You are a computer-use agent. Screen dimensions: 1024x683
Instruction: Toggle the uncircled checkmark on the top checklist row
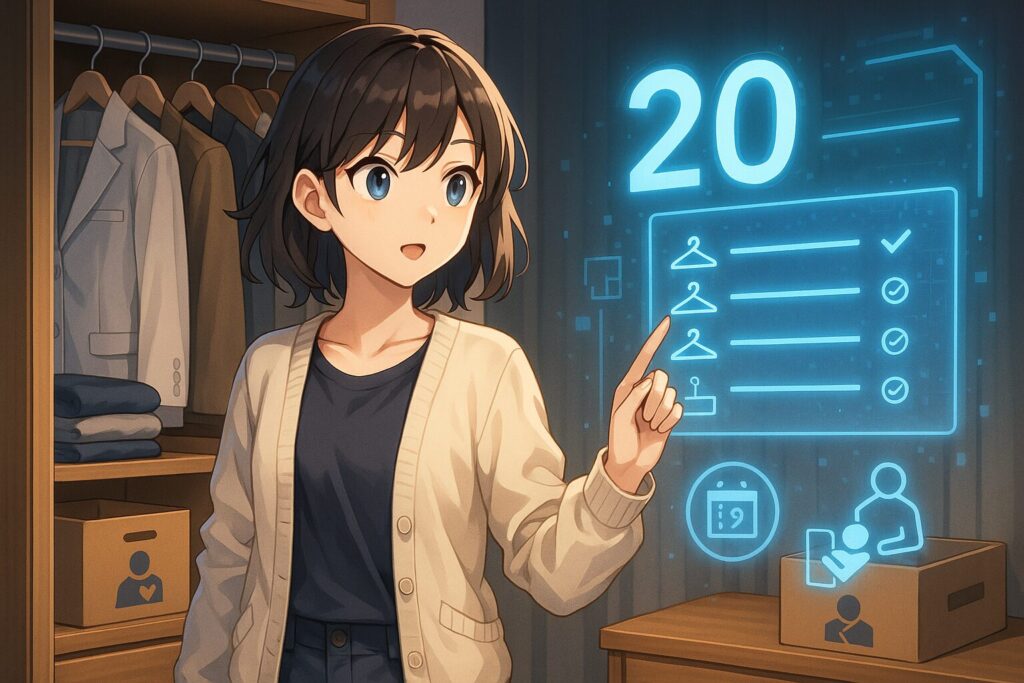coord(895,241)
